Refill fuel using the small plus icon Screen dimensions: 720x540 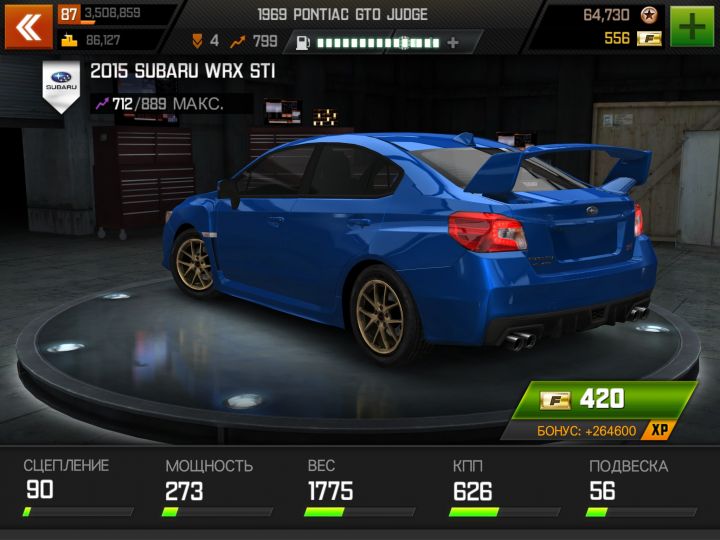click(x=453, y=42)
